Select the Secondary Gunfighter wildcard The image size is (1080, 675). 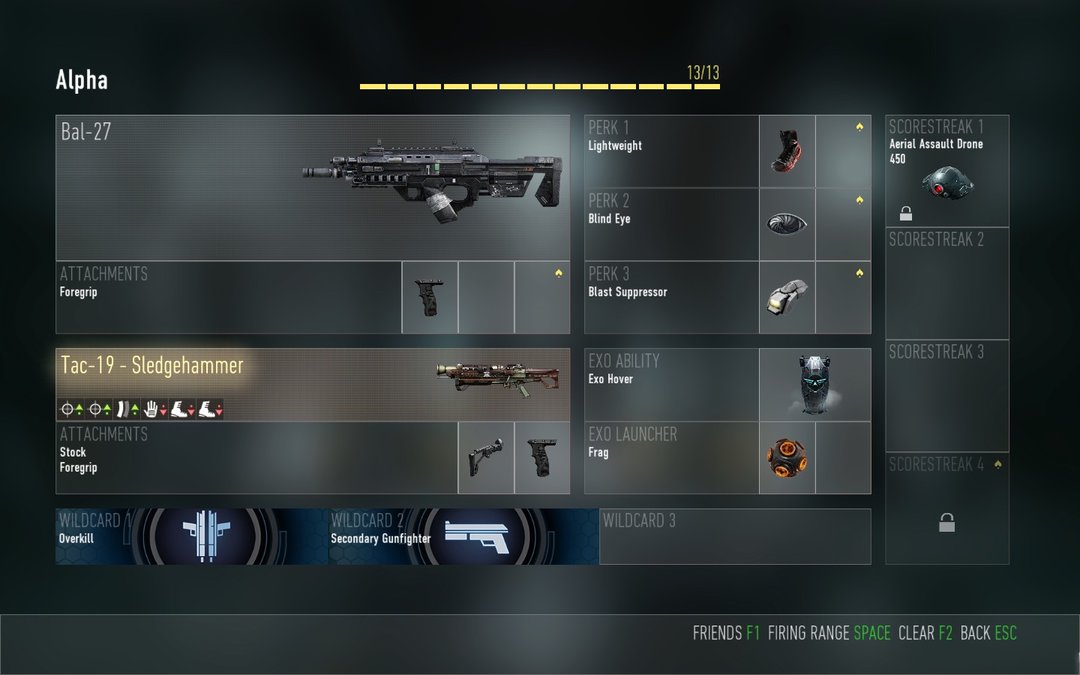464,537
